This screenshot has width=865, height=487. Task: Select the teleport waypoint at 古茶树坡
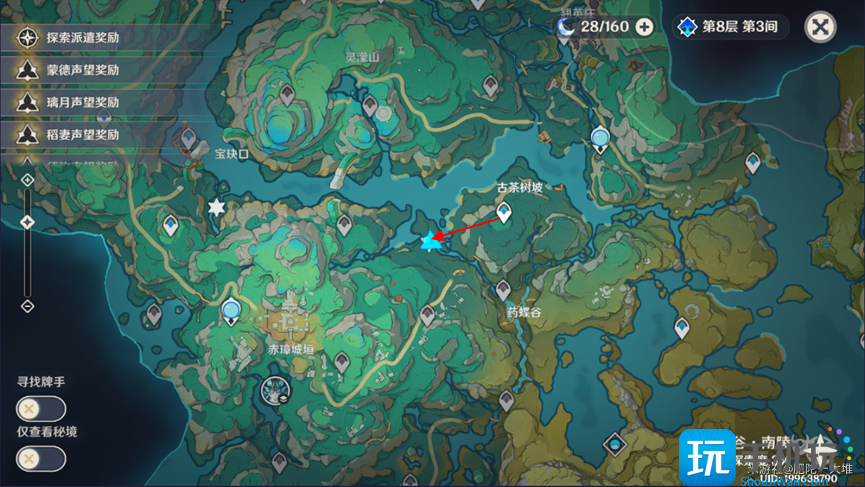point(504,212)
